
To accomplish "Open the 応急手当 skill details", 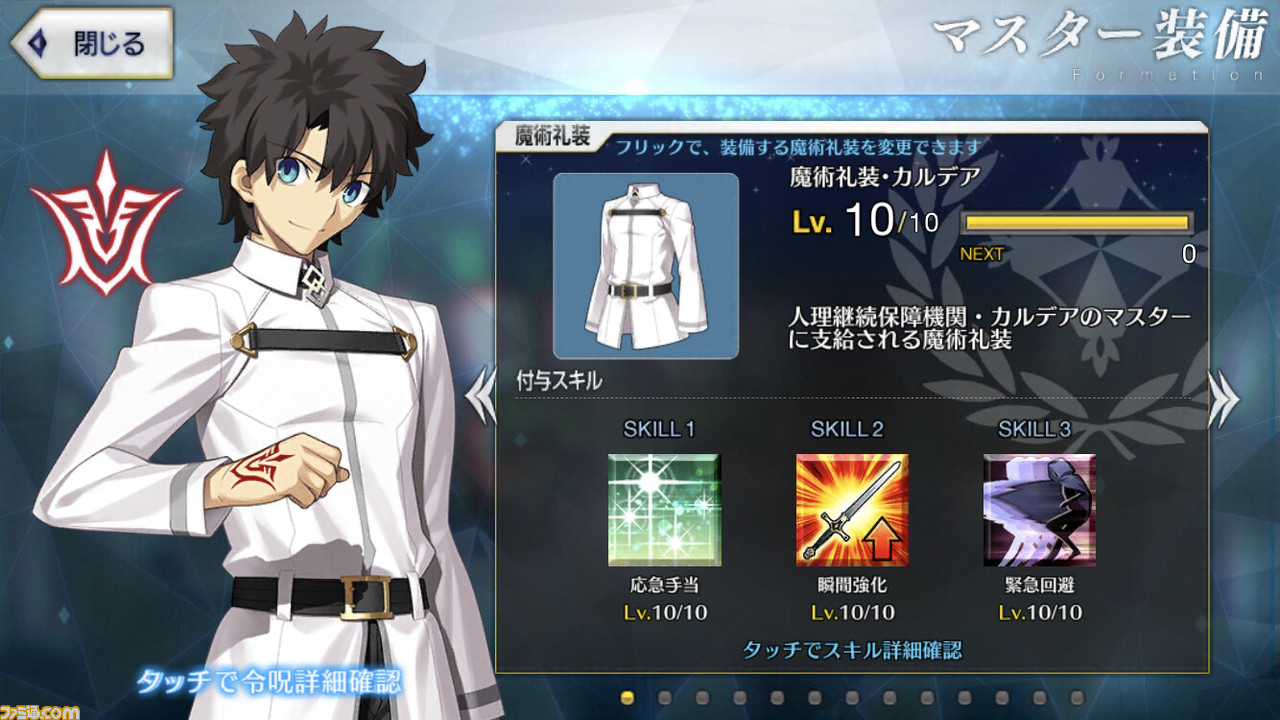I will 664,510.
